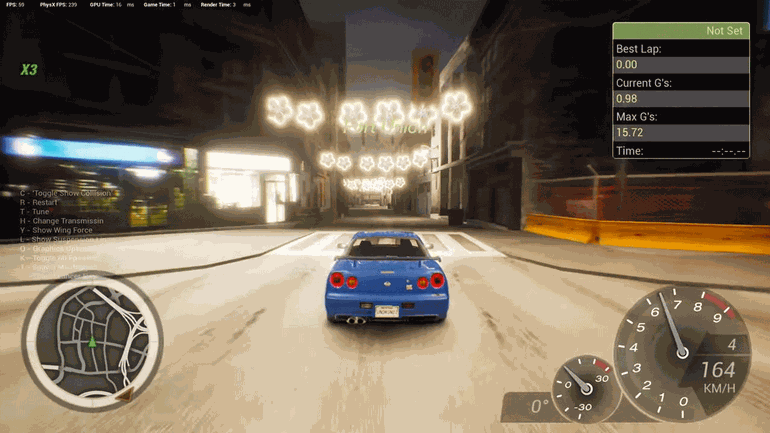Viewport: 770px width, 433px height.
Task: Click the orange marker on the minimap edge
Action: point(124,396)
